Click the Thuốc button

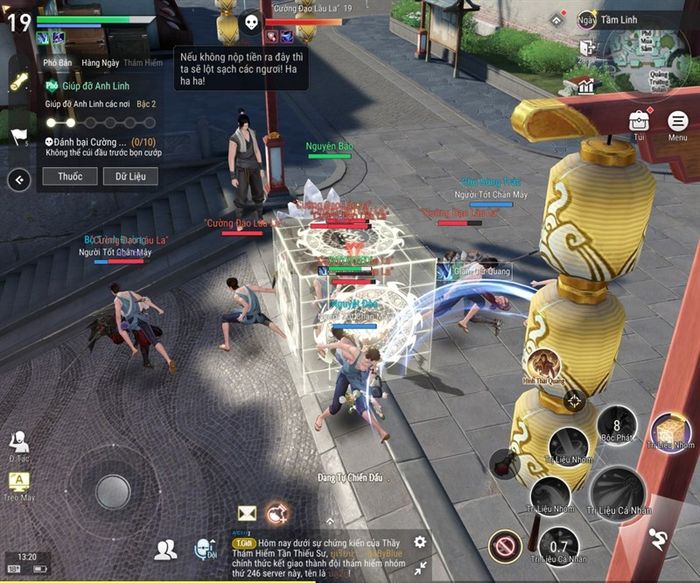[71, 176]
